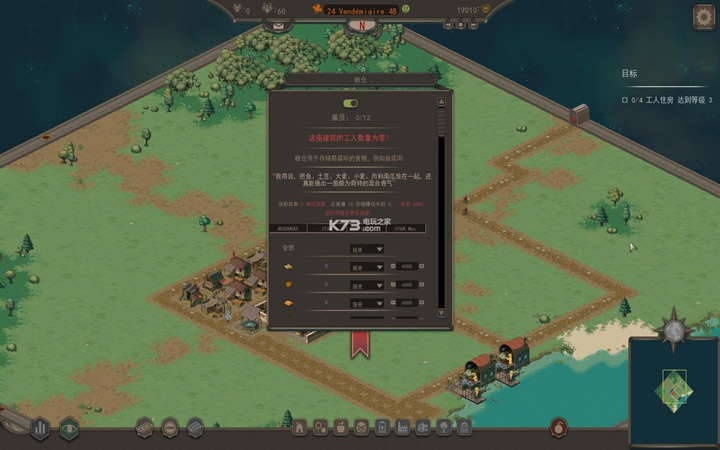
Task: Click the compass north indicator
Action: tap(360, 26)
